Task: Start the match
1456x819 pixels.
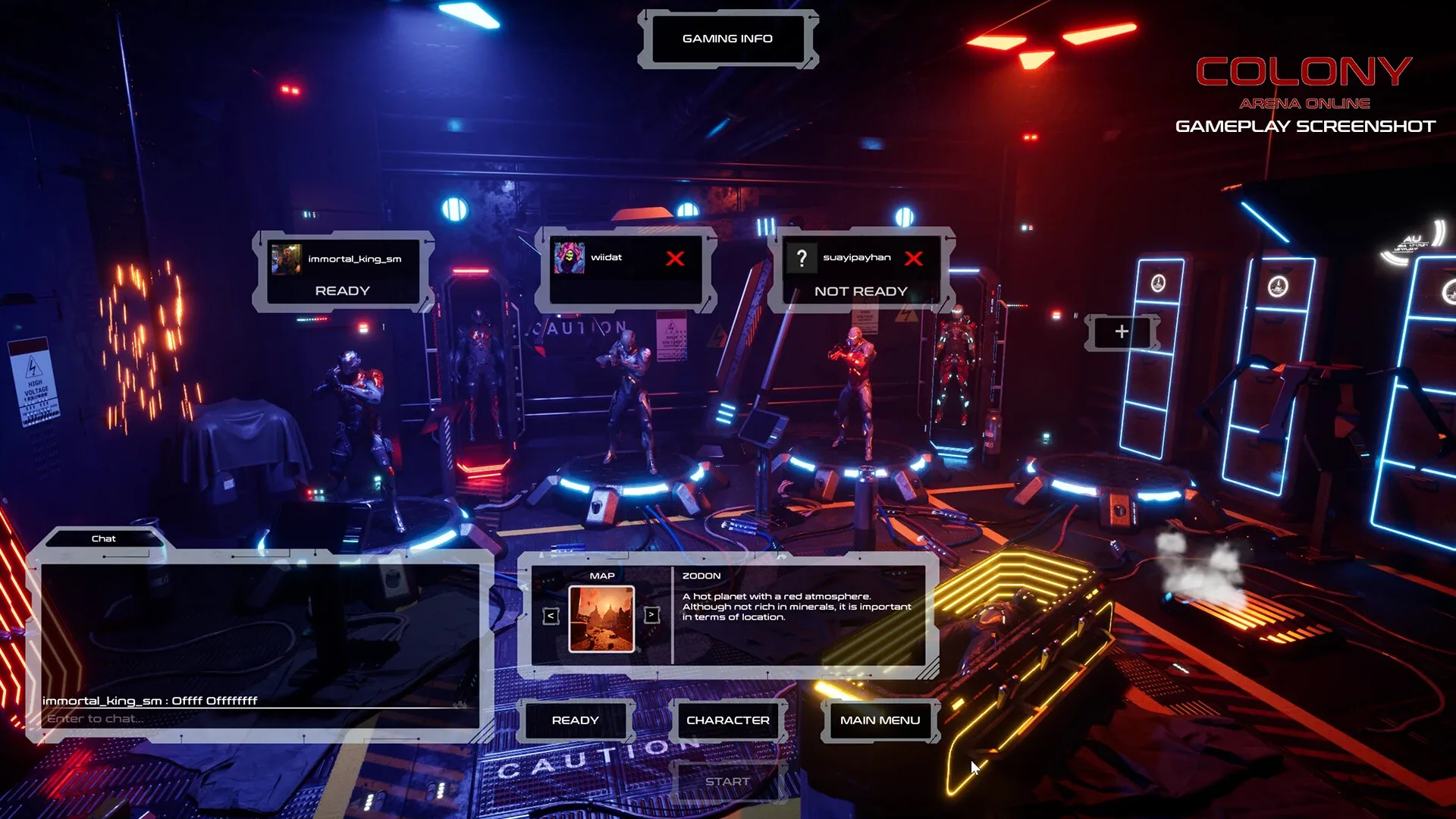Action: click(x=727, y=782)
